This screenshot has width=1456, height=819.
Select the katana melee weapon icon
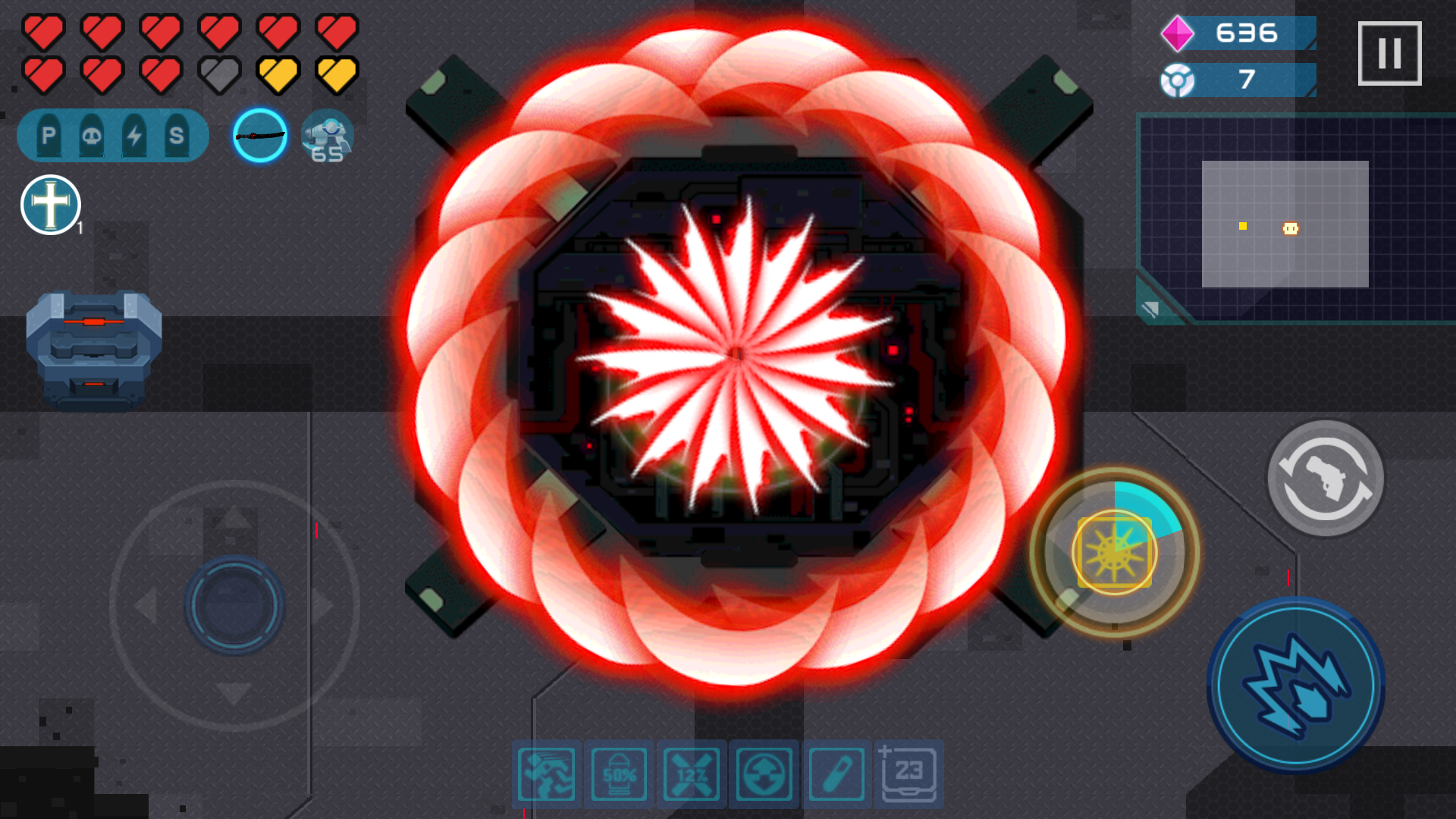coord(259,135)
